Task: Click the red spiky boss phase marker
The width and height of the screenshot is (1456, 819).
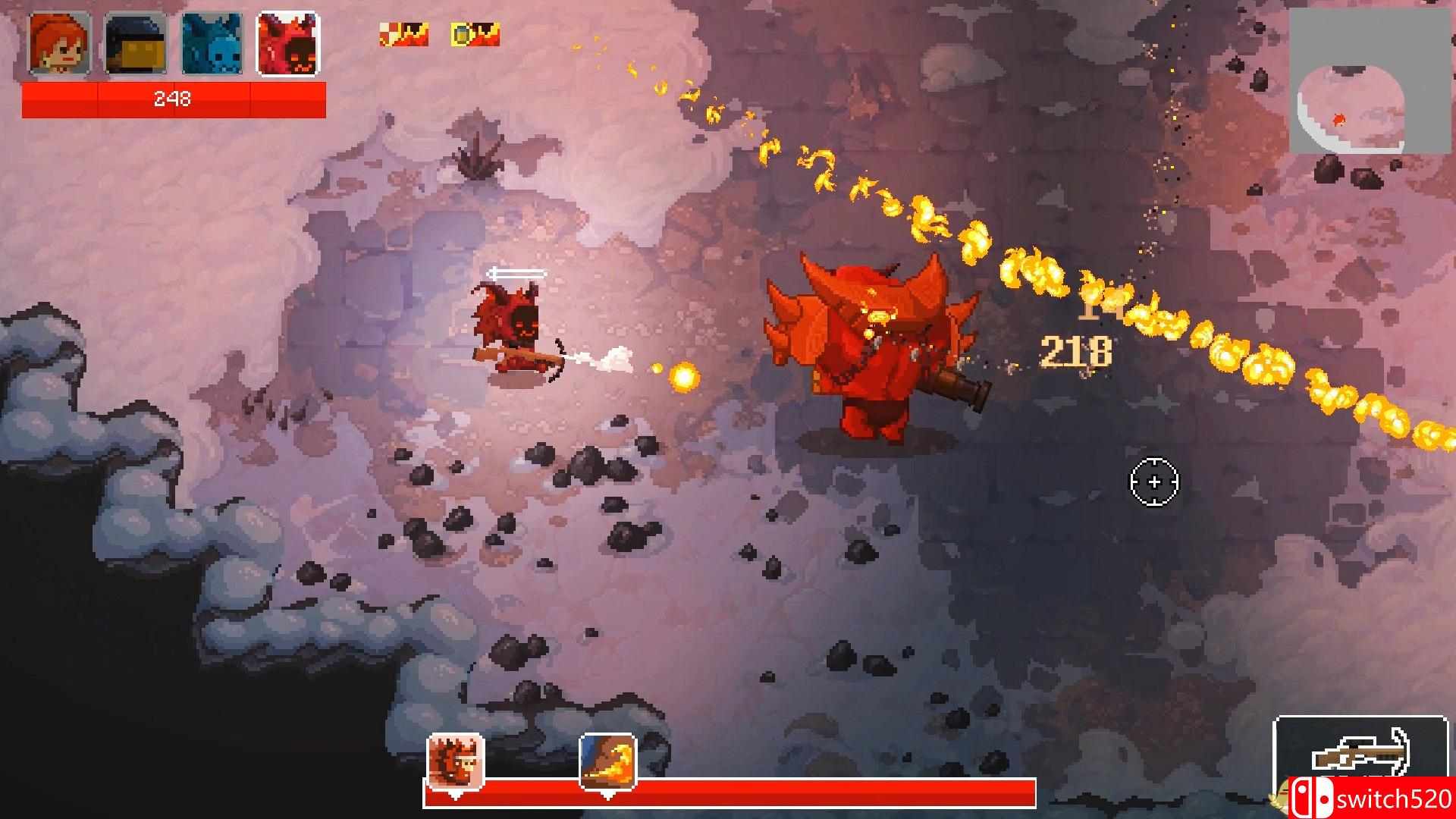Action: pyautogui.click(x=455, y=761)
